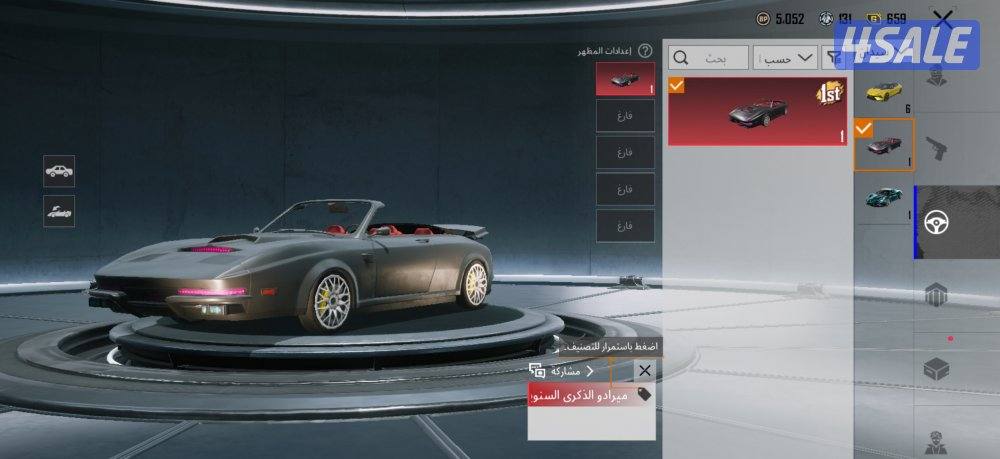Select the checked dark convertible thumbnail

click(883, 145)
